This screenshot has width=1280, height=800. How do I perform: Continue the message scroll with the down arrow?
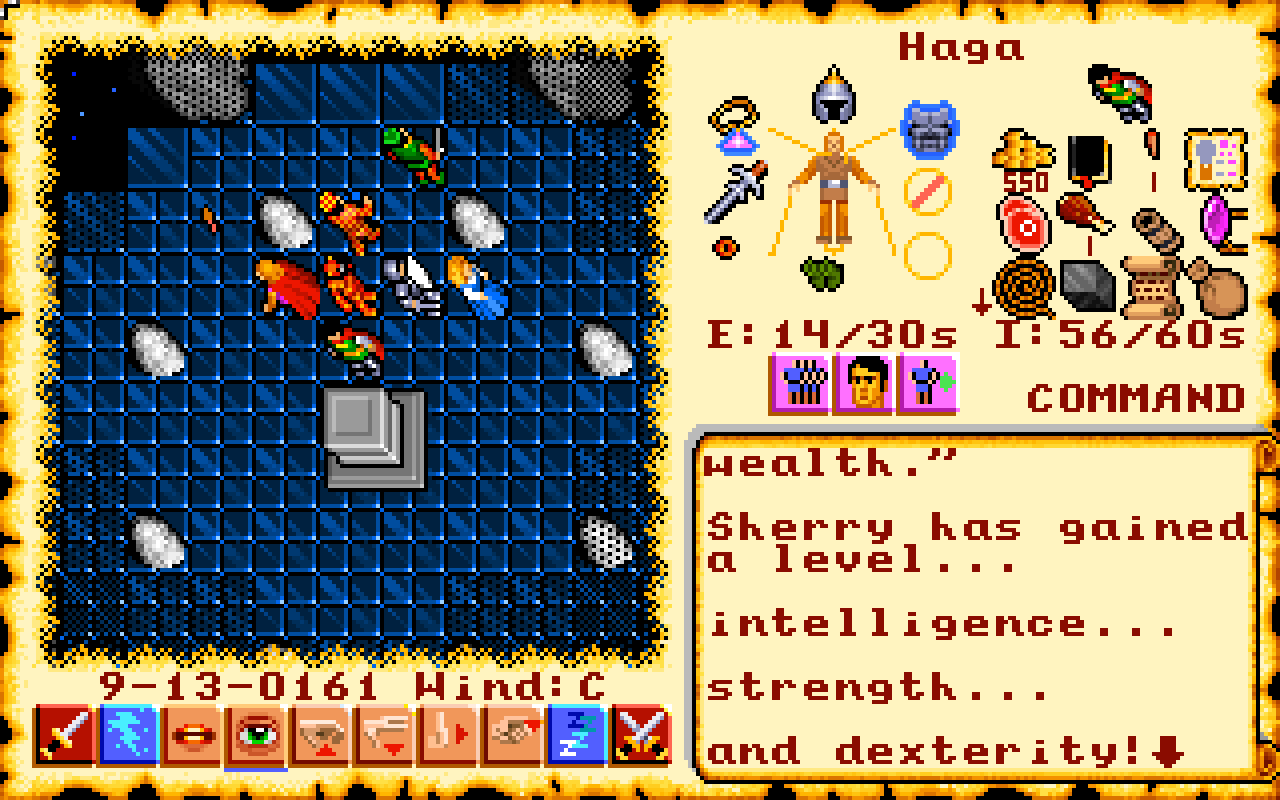(x=1166, y=752)
